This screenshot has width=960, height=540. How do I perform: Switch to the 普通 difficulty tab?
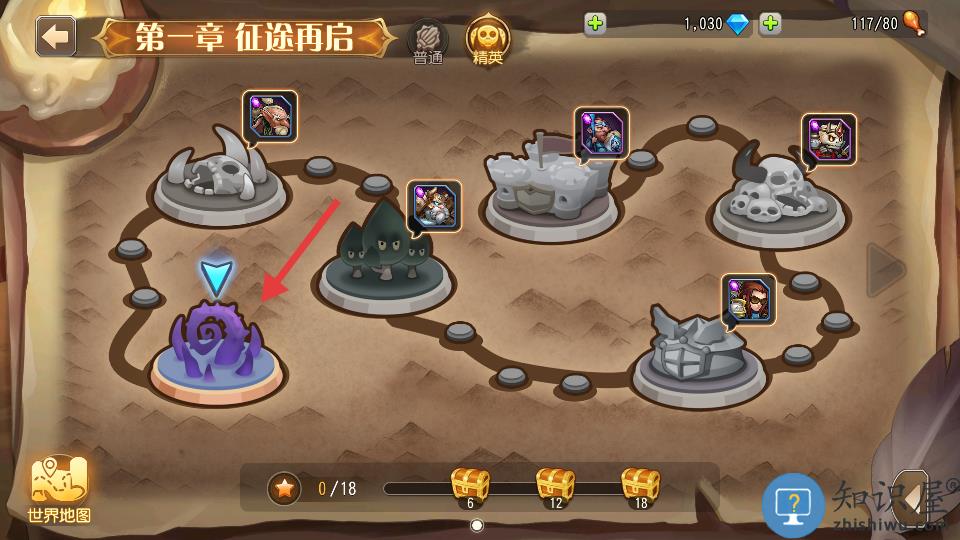click(x=428, y=42)
